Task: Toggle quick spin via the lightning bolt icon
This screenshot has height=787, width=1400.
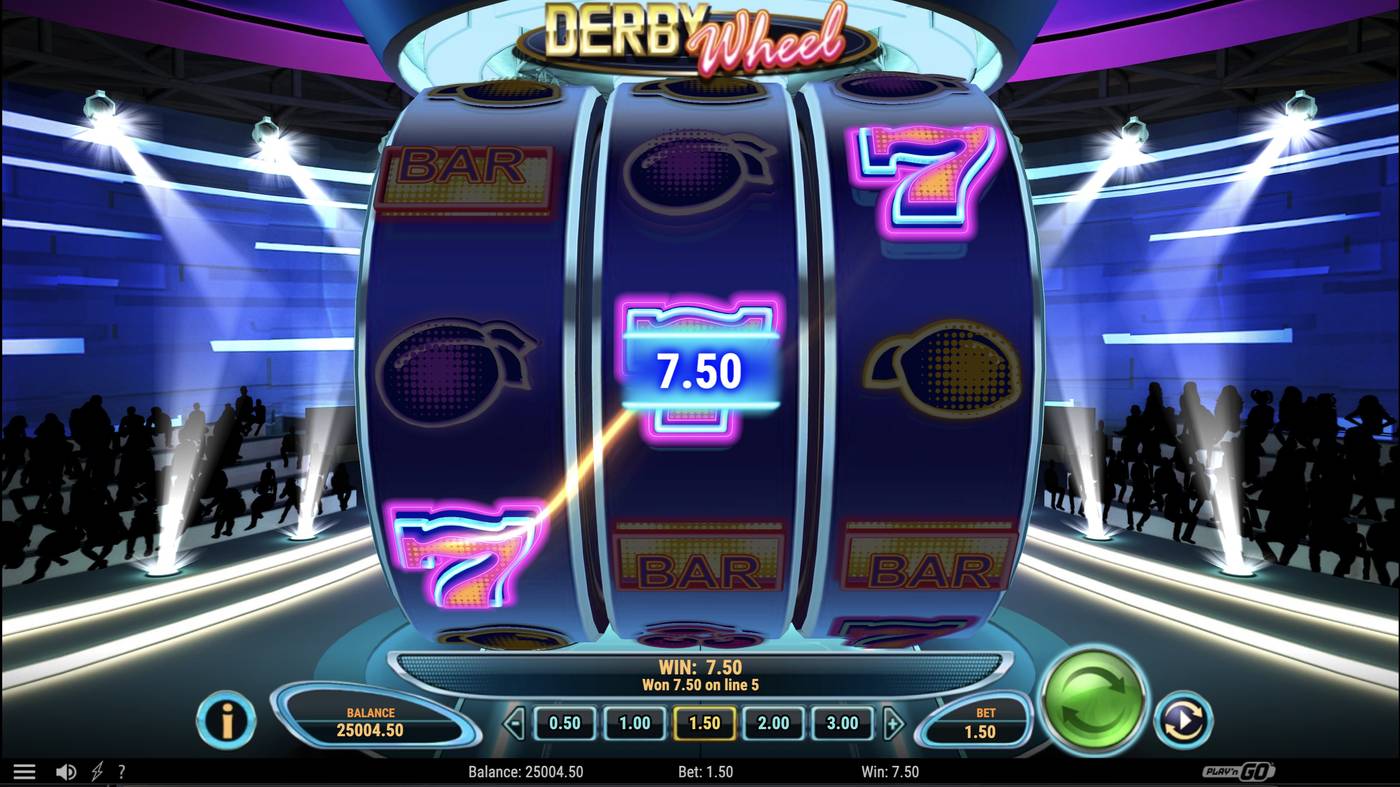Action: point(95,770)
